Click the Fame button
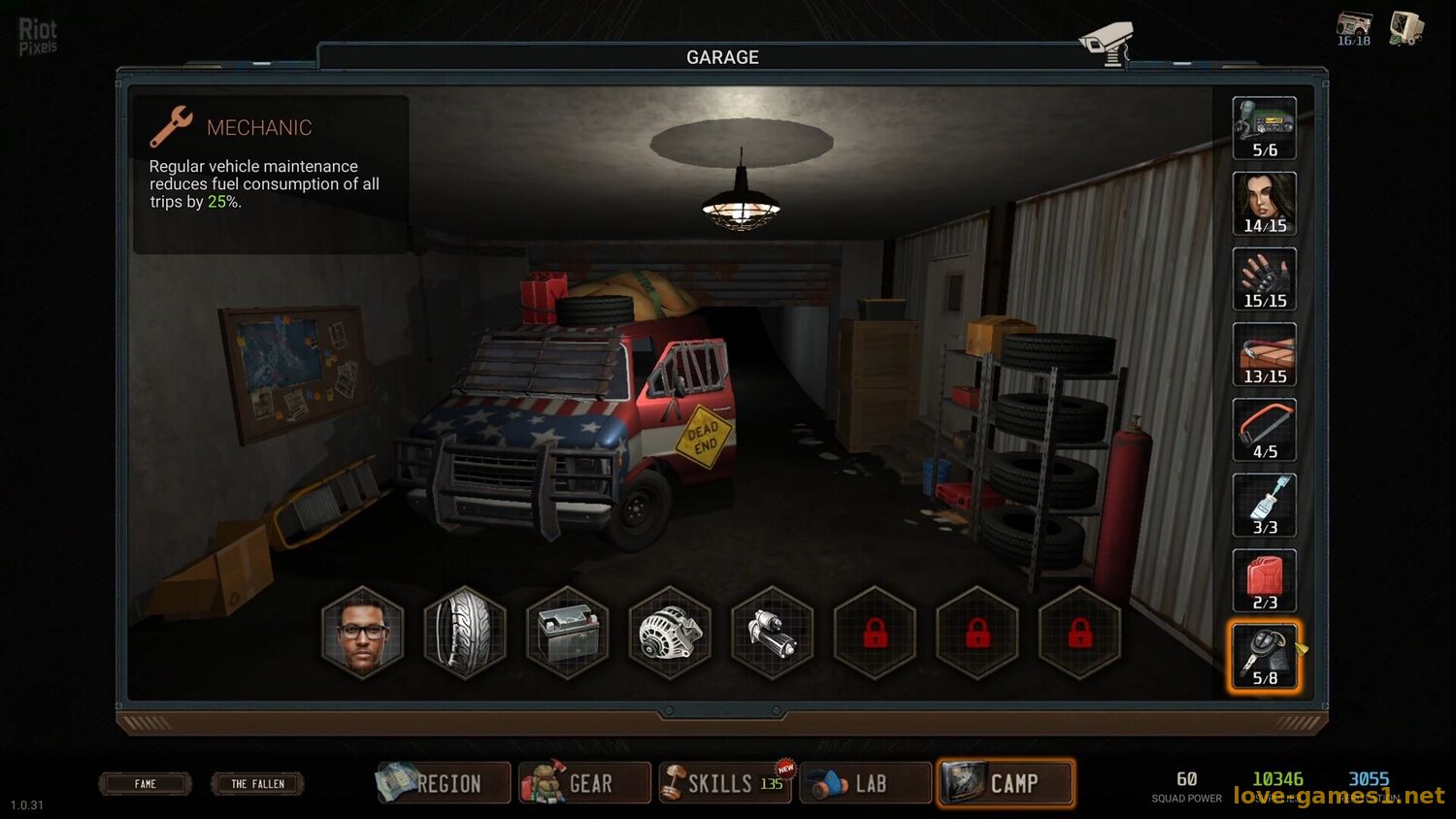Image resolution: width=1456 pixels, height=819 pixels. [146, 783]
